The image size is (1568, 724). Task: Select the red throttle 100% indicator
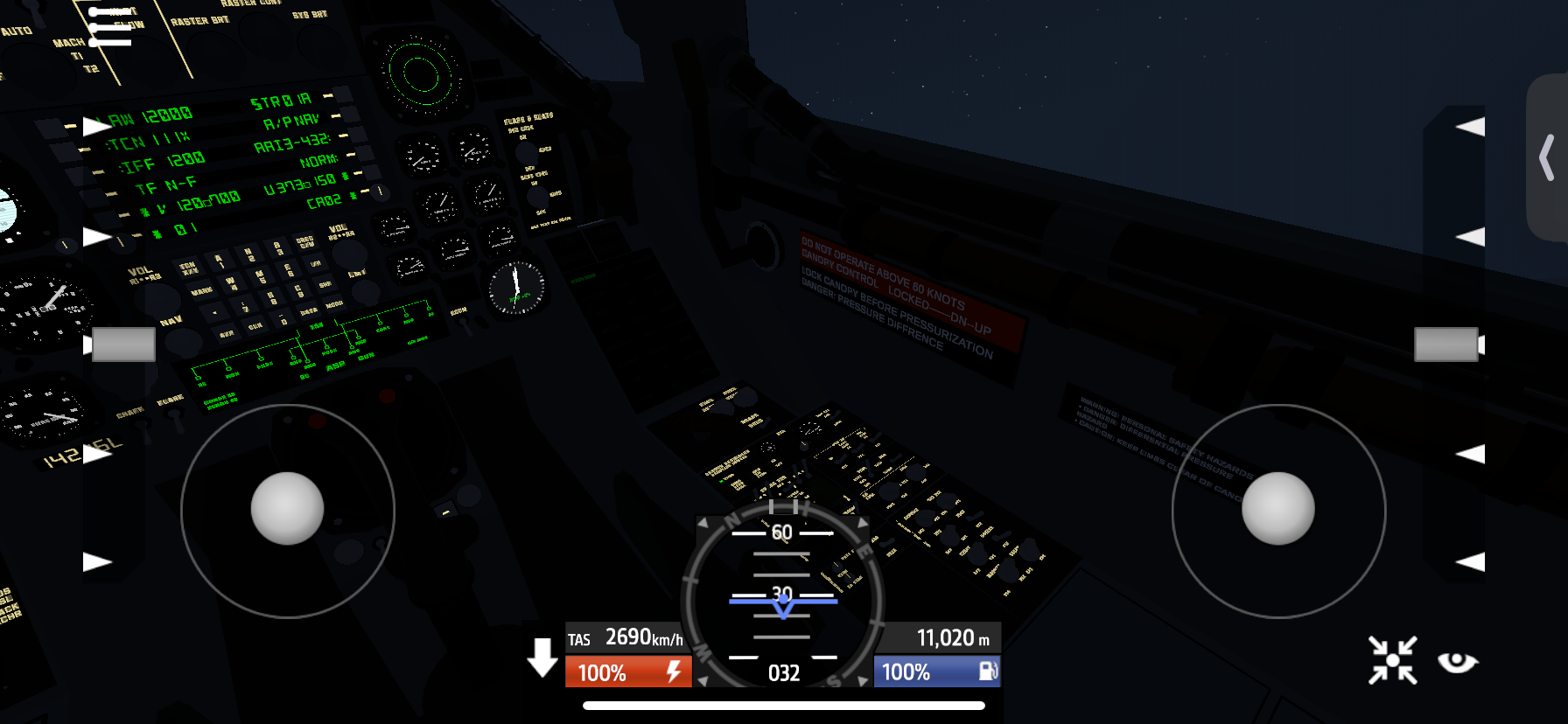(x=628, y=672)
